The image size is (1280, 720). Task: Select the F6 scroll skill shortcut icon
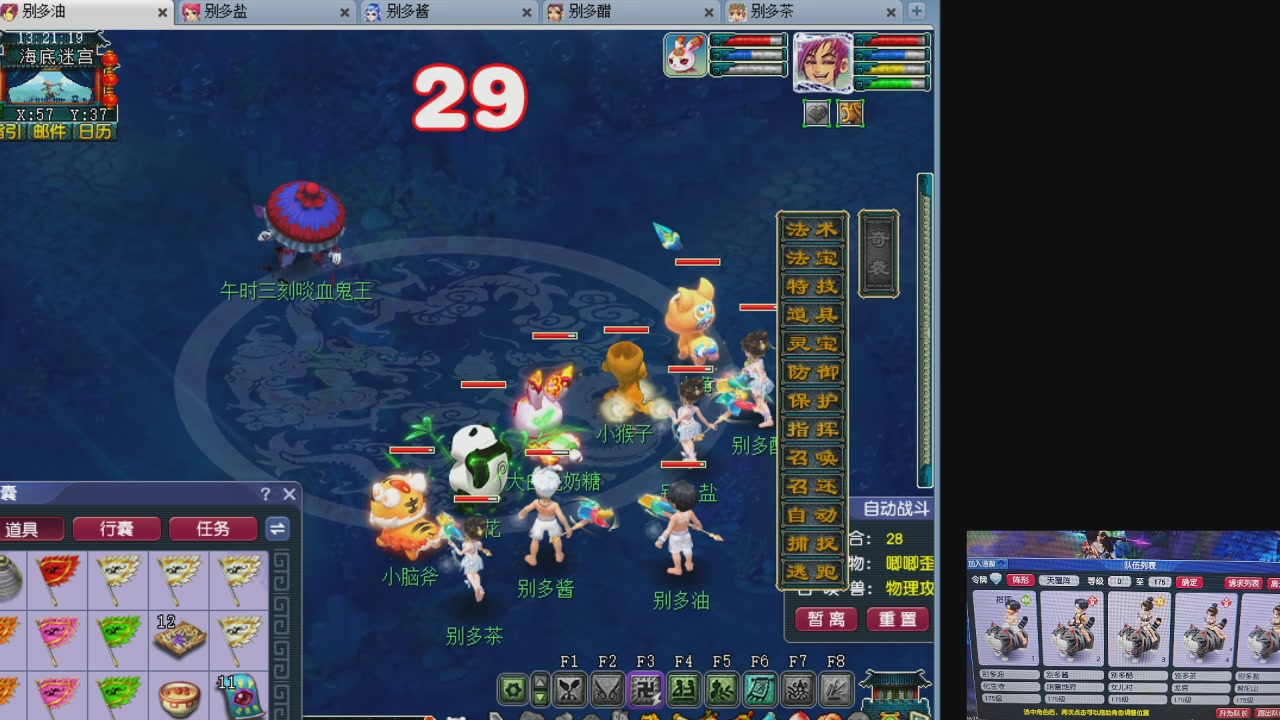click(759, 690)
